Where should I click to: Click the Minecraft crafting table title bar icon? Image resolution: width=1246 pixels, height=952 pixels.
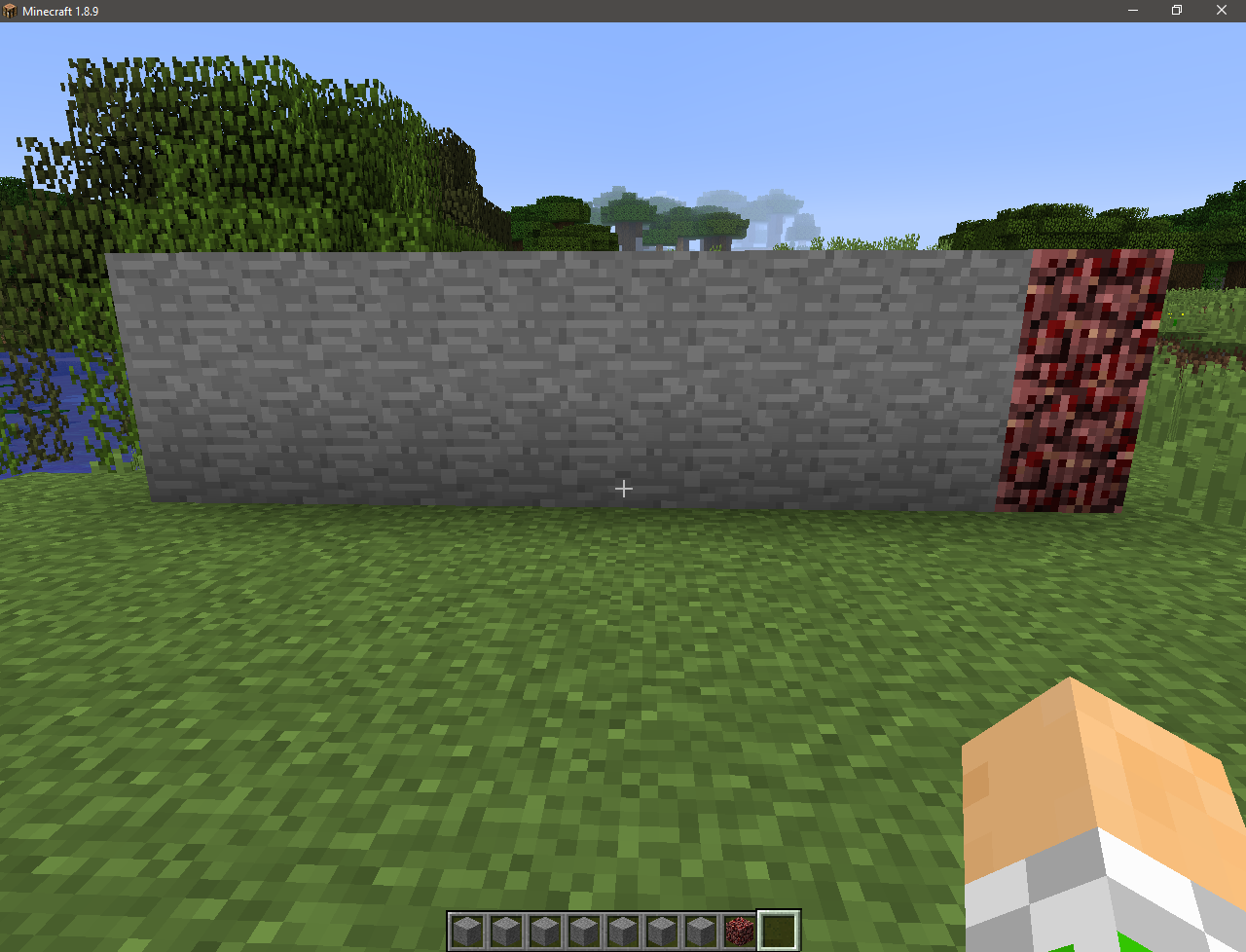[11, 11]
